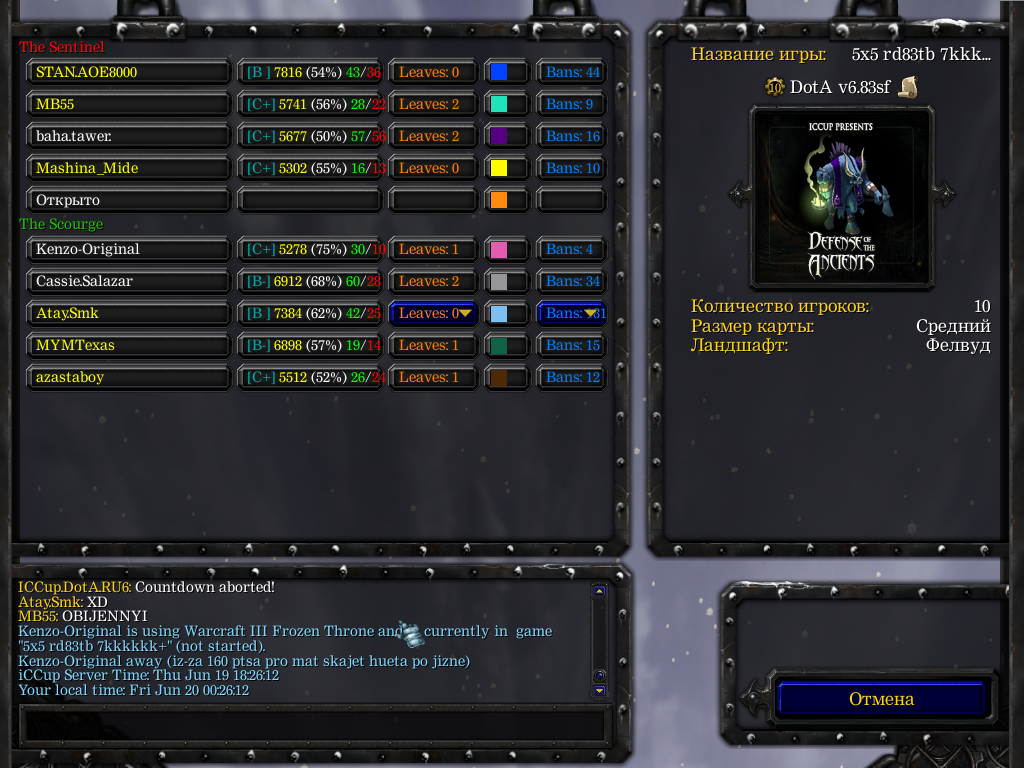Select player row STAN.AOE8000
1024x768 pixels.
129,72
